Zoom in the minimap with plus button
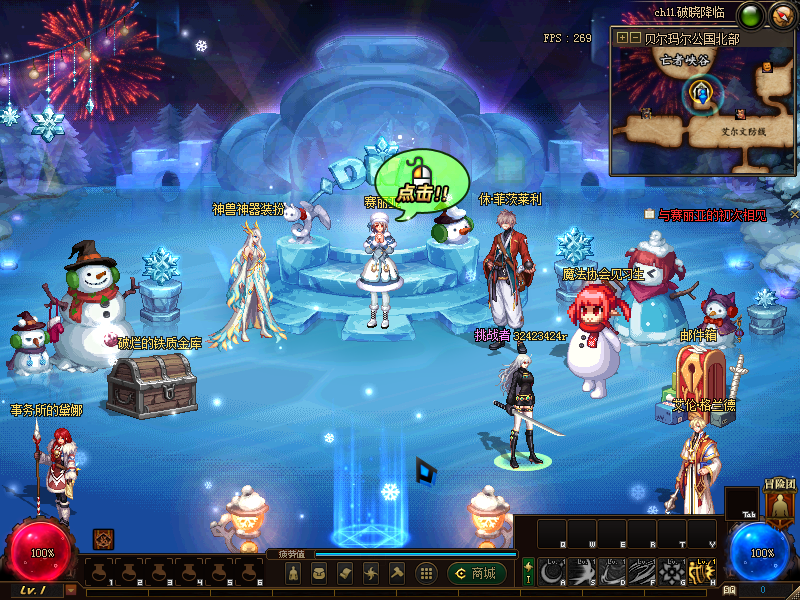800x600 pixels. coord(623,37)
